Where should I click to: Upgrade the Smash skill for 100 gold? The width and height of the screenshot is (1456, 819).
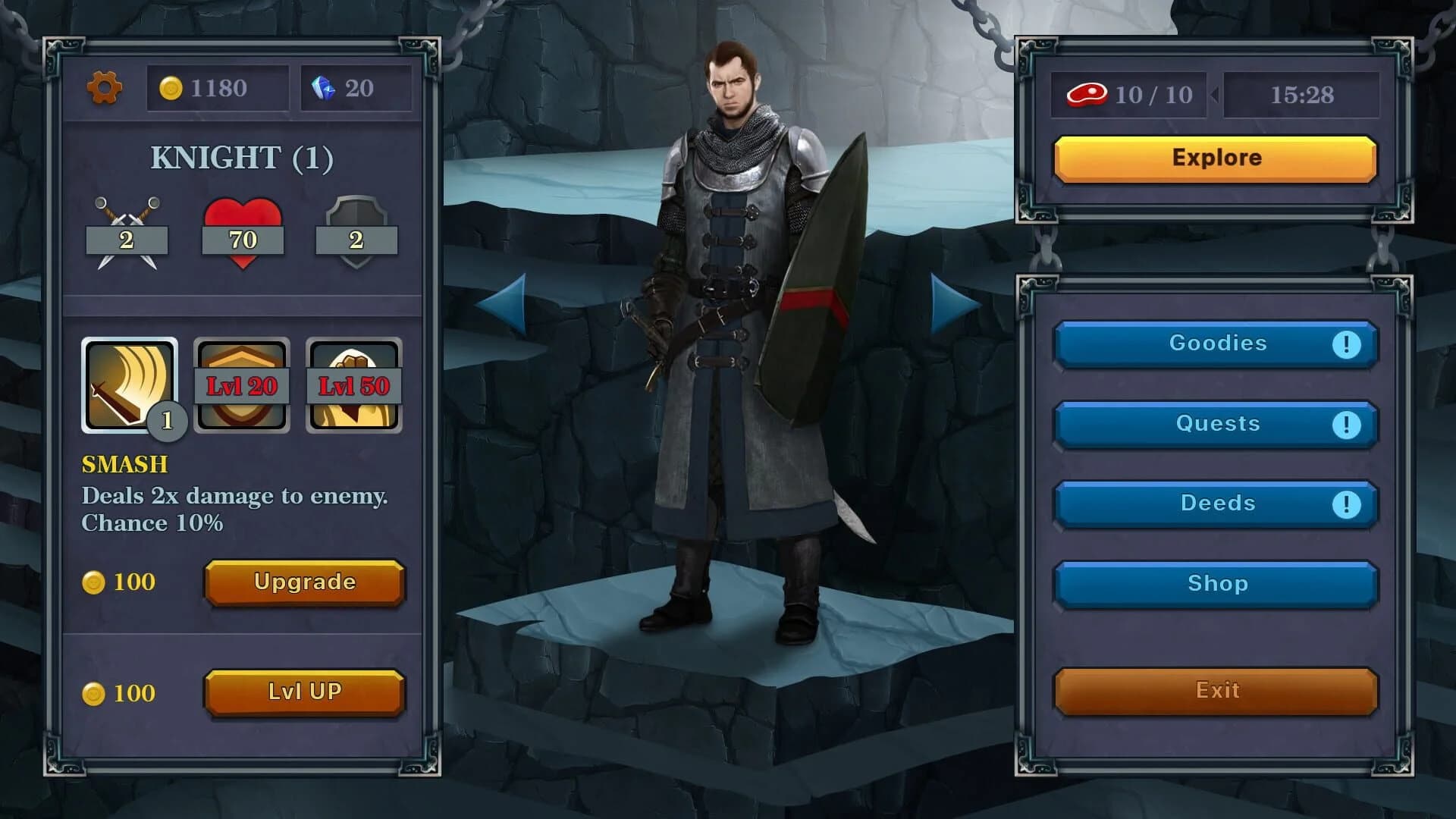pos(304,582)
